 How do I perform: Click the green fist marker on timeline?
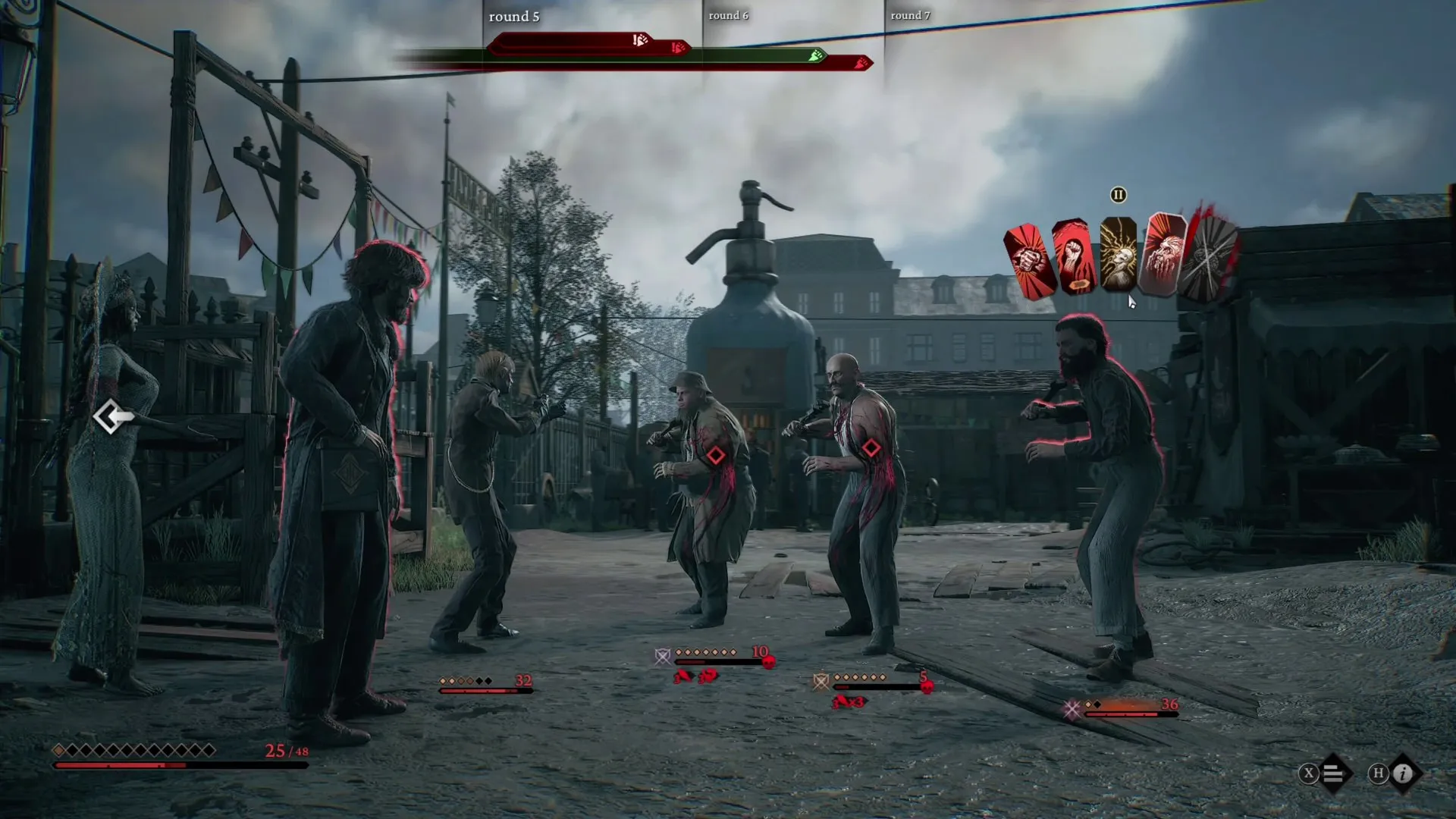(815, 55)
